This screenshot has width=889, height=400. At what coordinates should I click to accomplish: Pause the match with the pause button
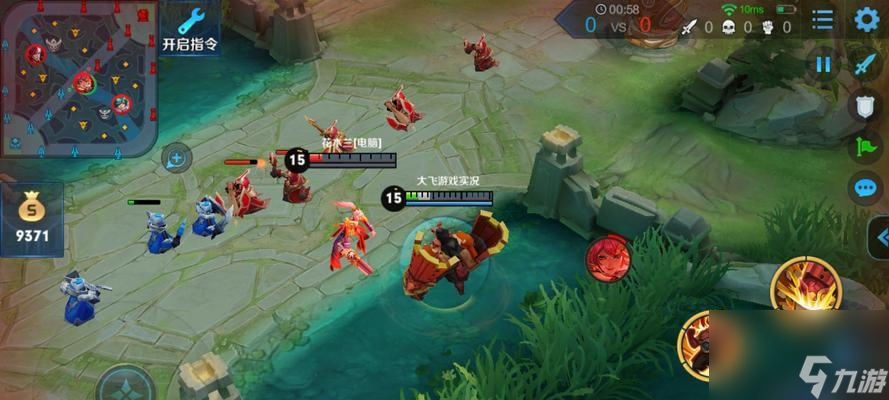823,65
